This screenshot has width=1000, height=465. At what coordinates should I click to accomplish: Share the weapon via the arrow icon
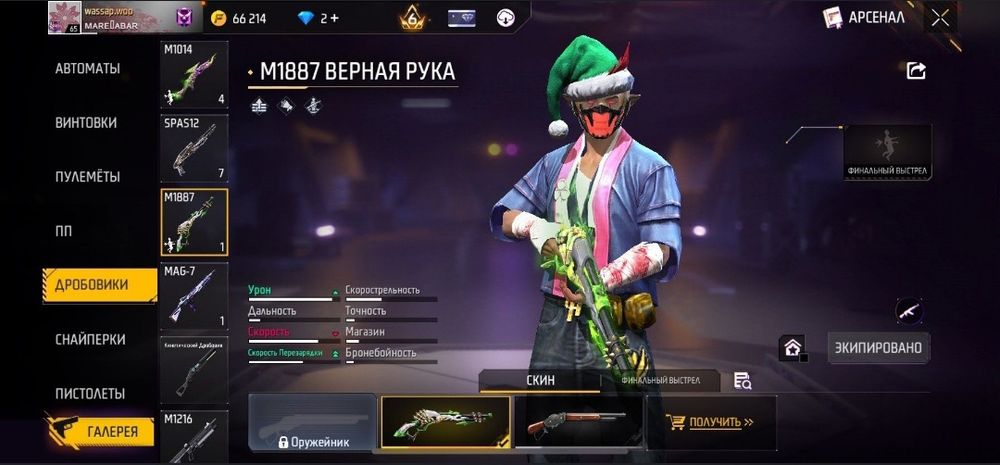pos(916,70)
